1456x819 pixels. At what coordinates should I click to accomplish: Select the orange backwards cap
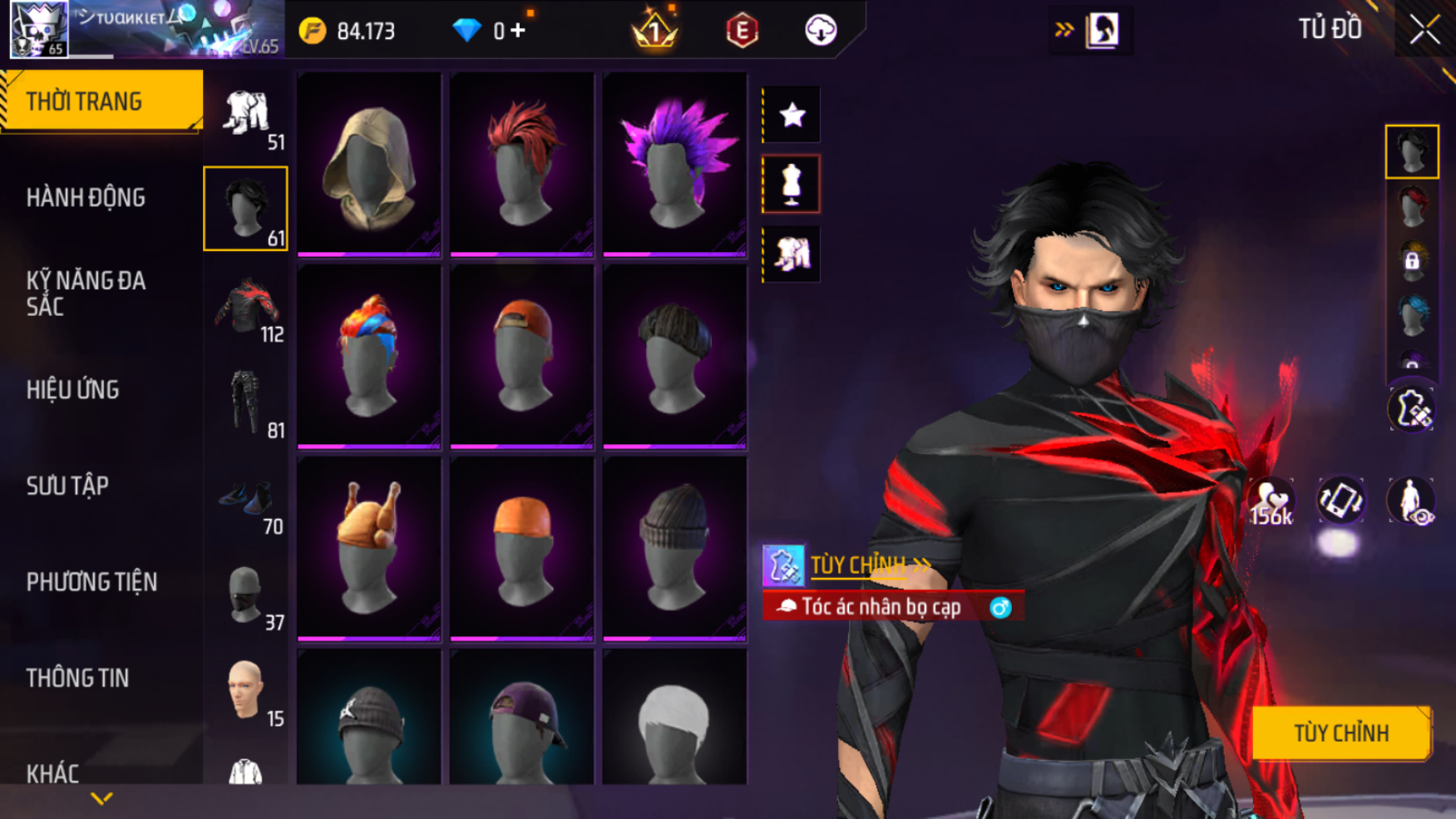tap(522, 356)
